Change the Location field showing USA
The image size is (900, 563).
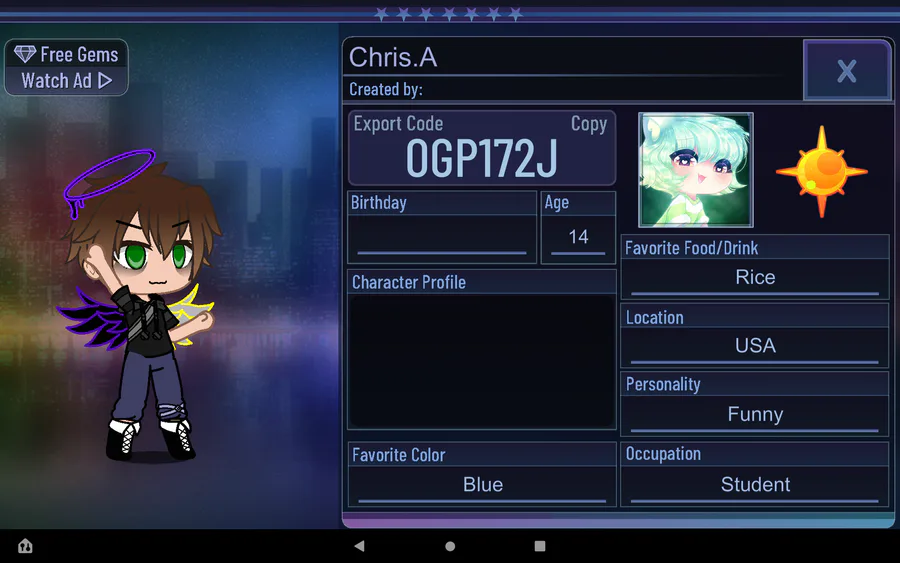coord(754,346)
